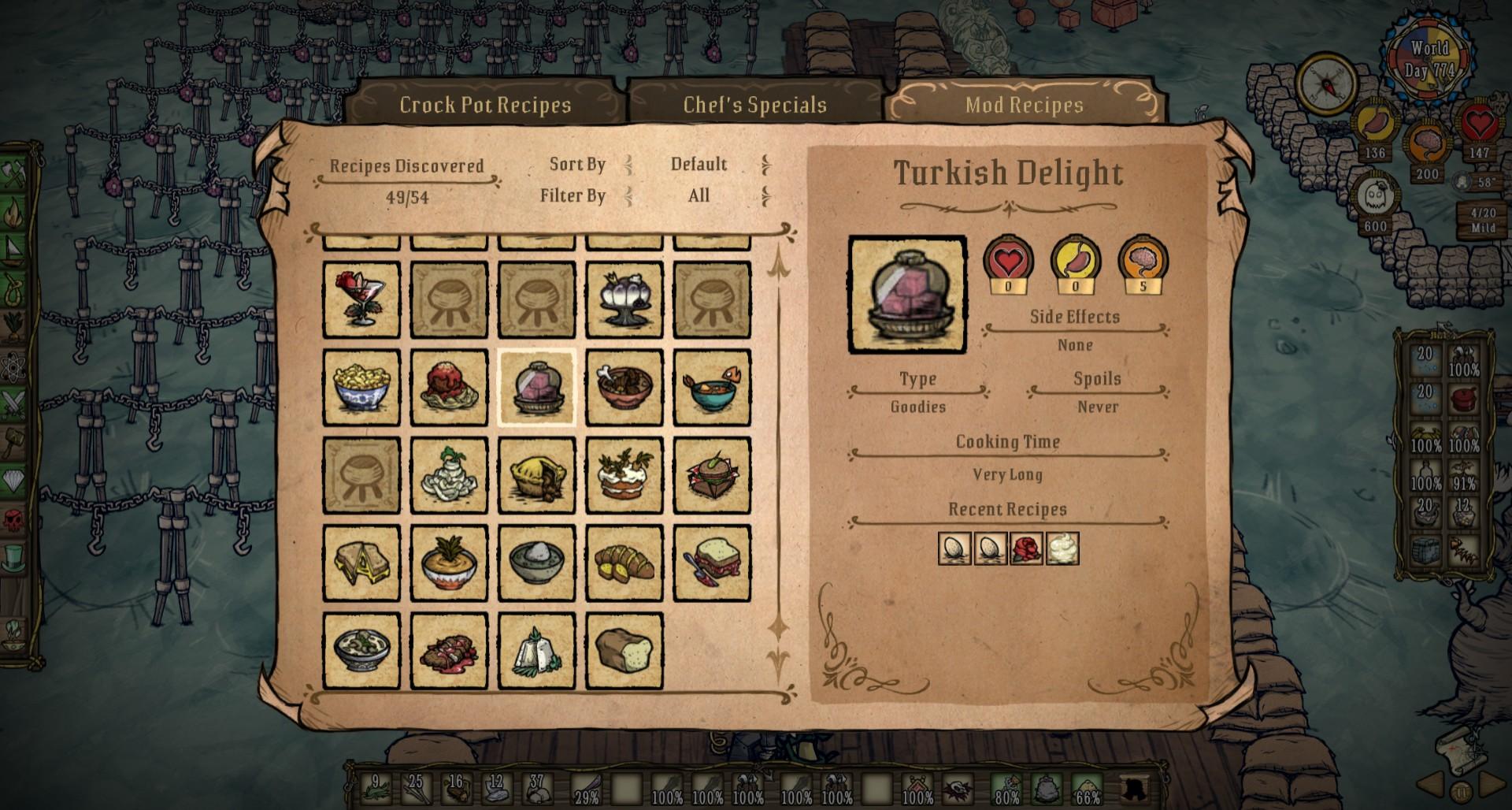Select the popcorn bowl recipe tile
The height and width of the screenshot is (810, 1512).
click(x=361, y=388)
